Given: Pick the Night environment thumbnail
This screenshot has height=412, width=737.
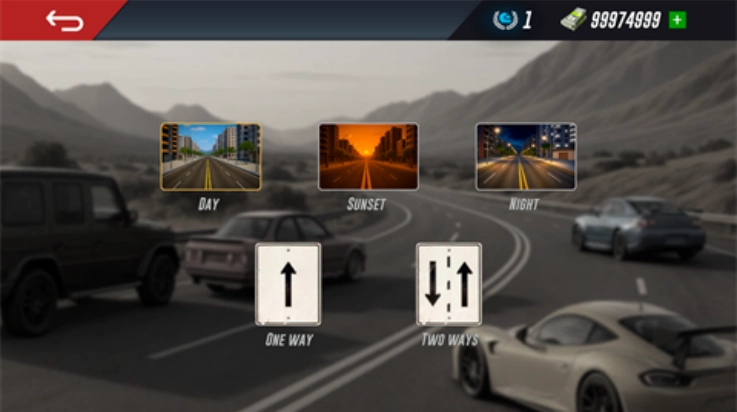Looking at the screenshot, I should tap(526, 157).
